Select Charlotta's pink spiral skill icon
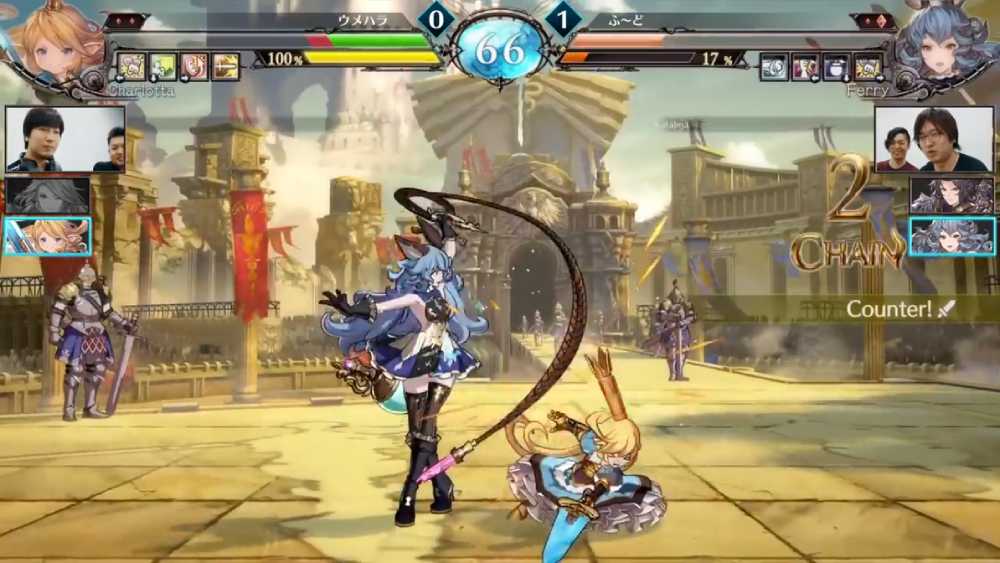The height and width of the screenshot is (563, 1000). pos(194,66)
